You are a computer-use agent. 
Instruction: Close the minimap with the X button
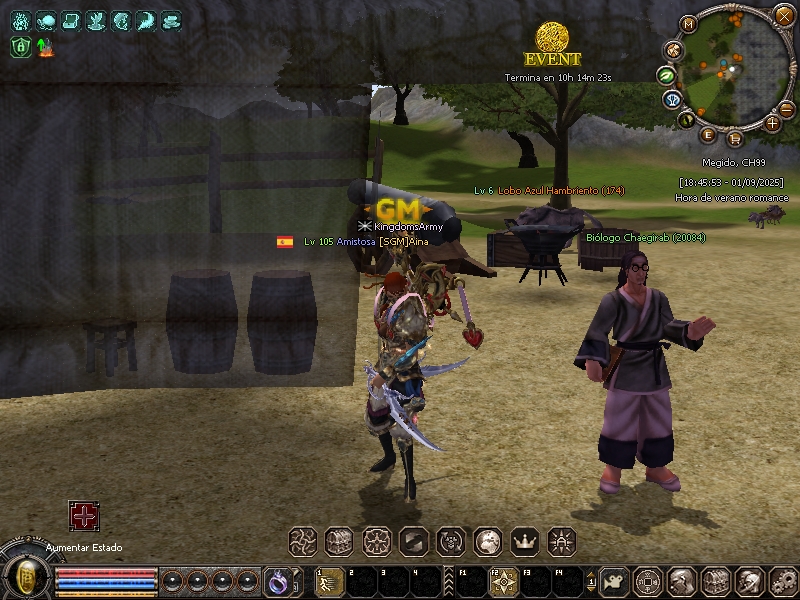(784, 15)
